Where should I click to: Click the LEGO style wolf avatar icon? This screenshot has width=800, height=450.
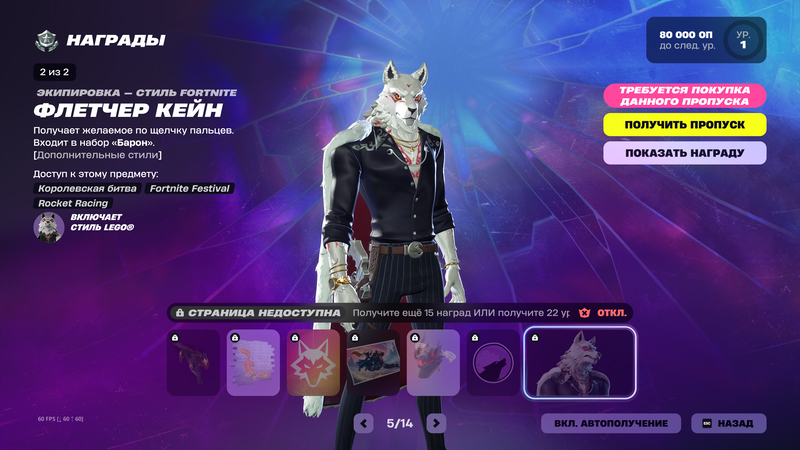[49, 226]
